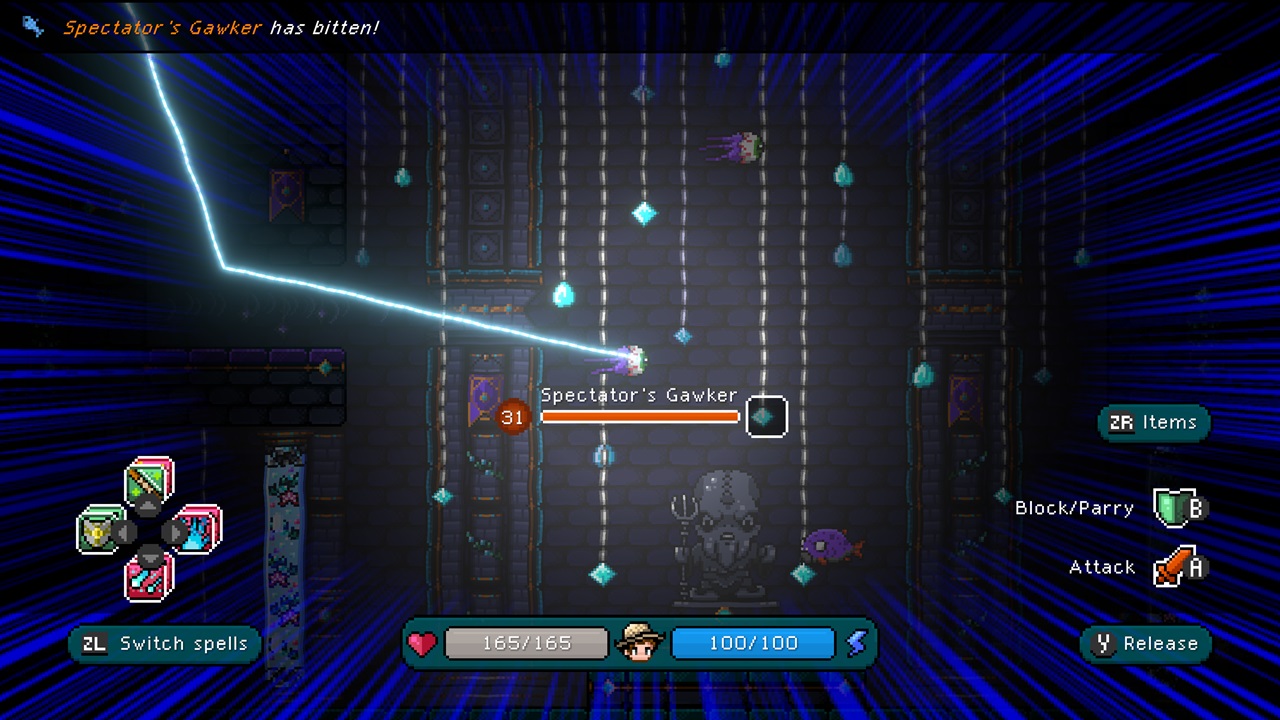Select the ice crystals spell book on the down d-pad
Viewport: 1280px width, 720px height.
tap(148, 579)
